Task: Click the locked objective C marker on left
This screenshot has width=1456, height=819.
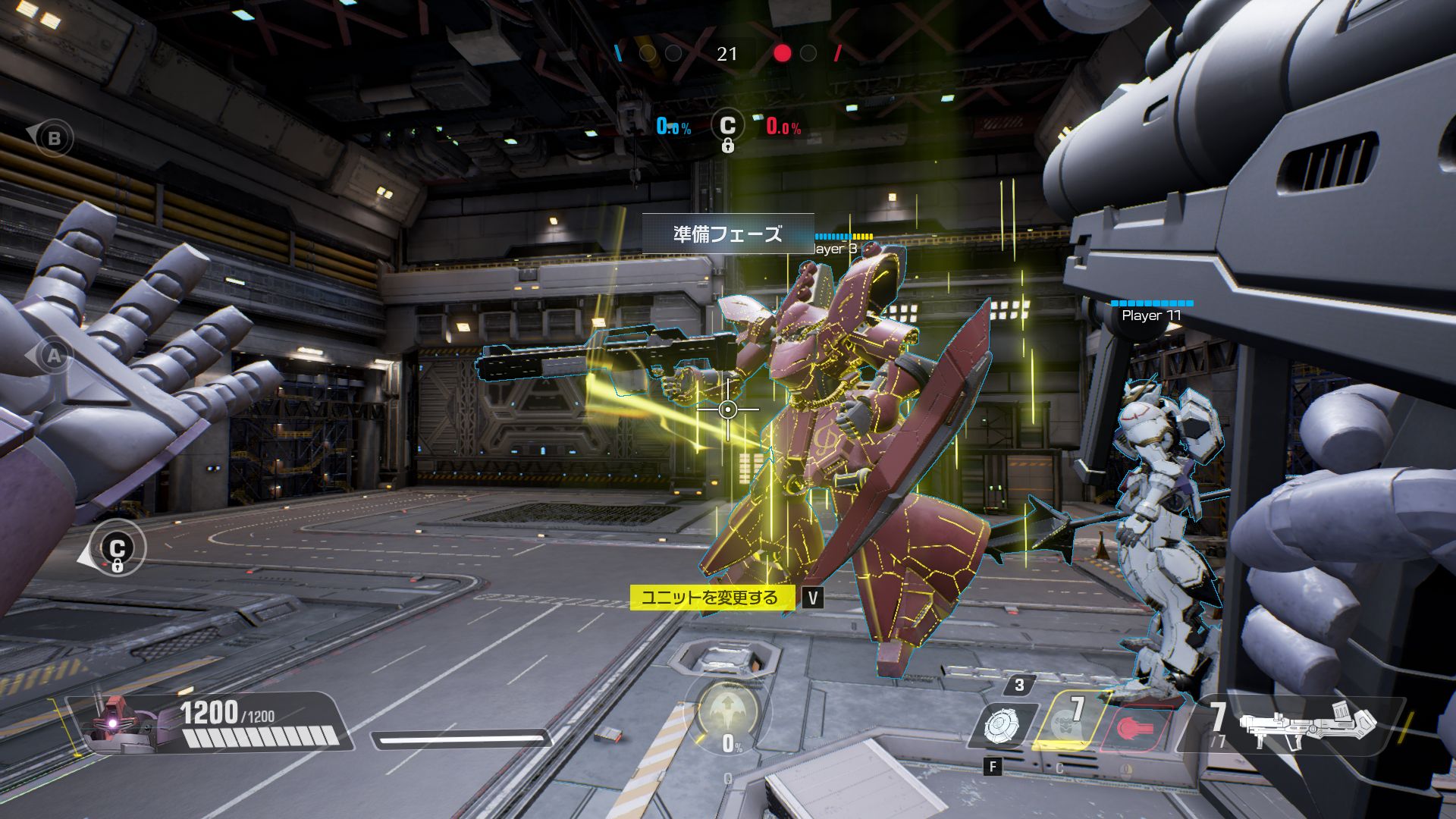Action: (117, 549)
